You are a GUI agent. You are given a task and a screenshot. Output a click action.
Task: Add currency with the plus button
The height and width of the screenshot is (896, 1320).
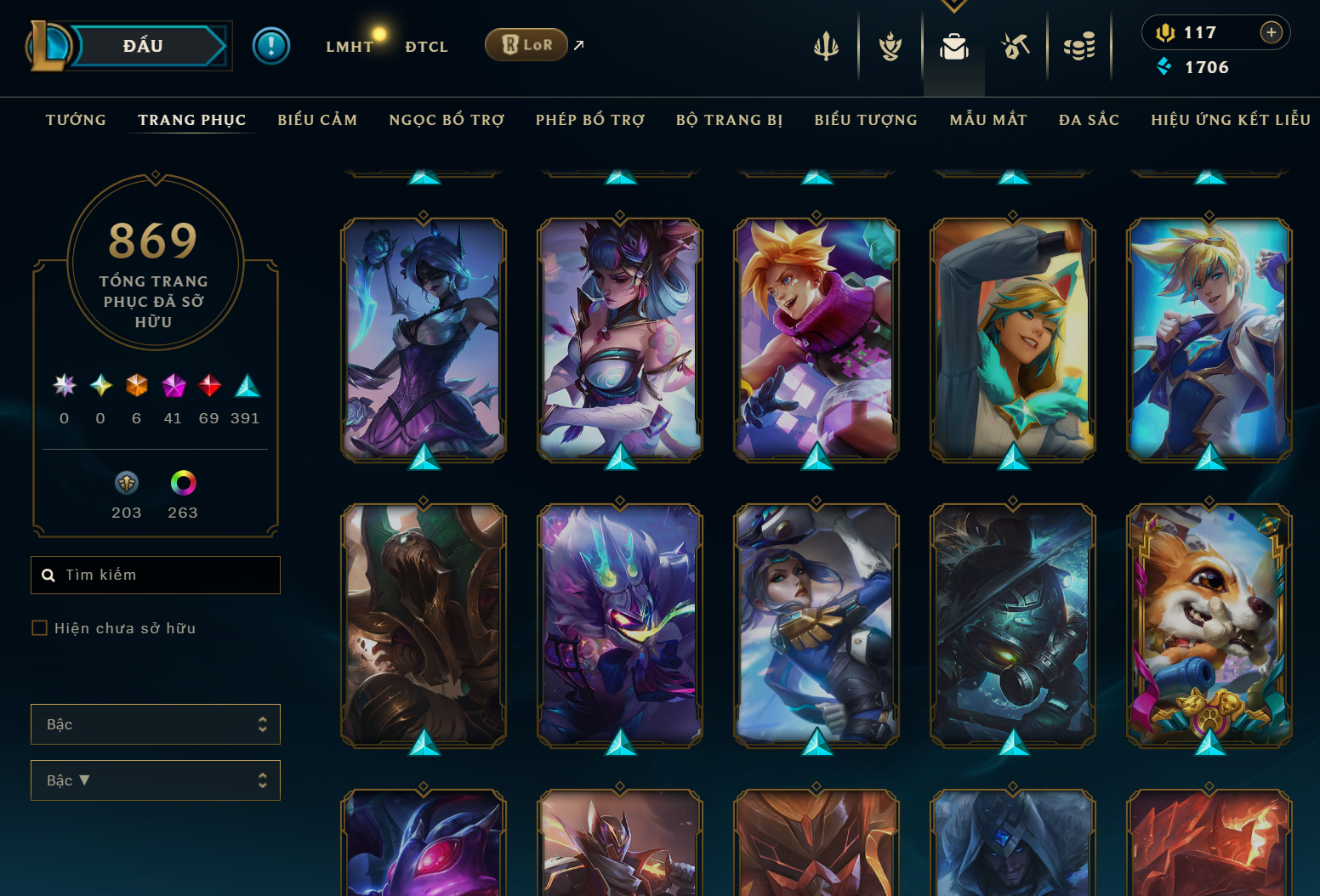point(1272,32)
